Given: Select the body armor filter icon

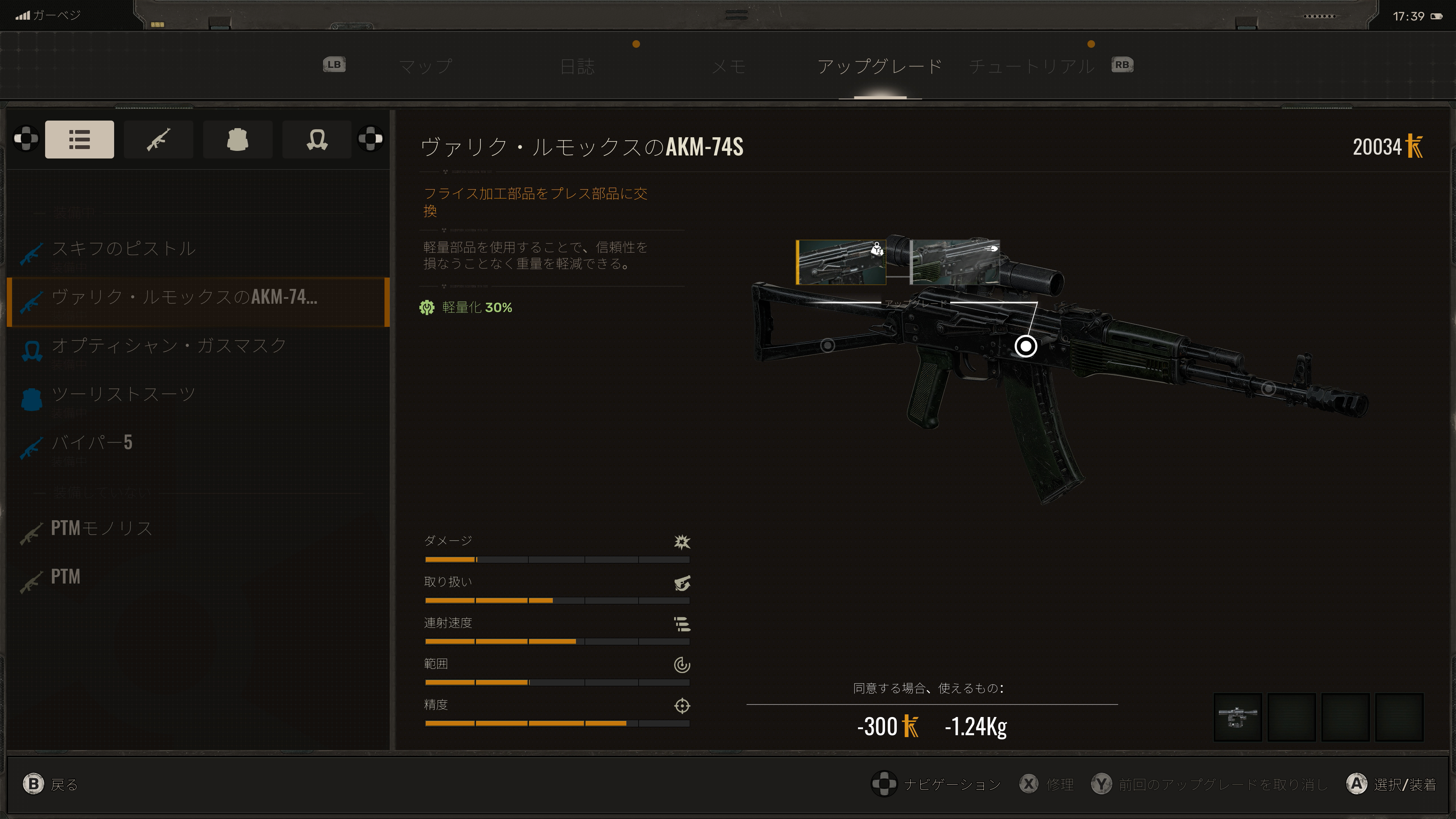Looking at the screenshot, I should (x=237, y=139).
